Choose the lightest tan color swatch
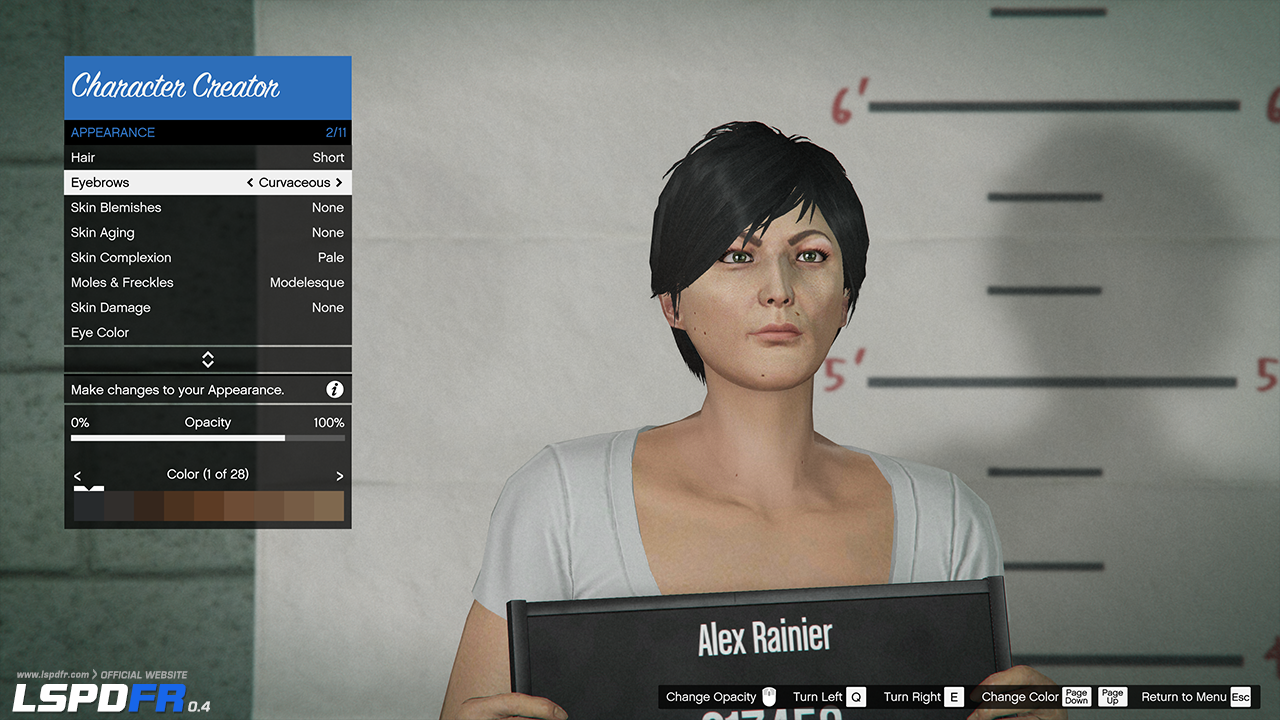The image size is (1280, 720). (x=329, y=506)
